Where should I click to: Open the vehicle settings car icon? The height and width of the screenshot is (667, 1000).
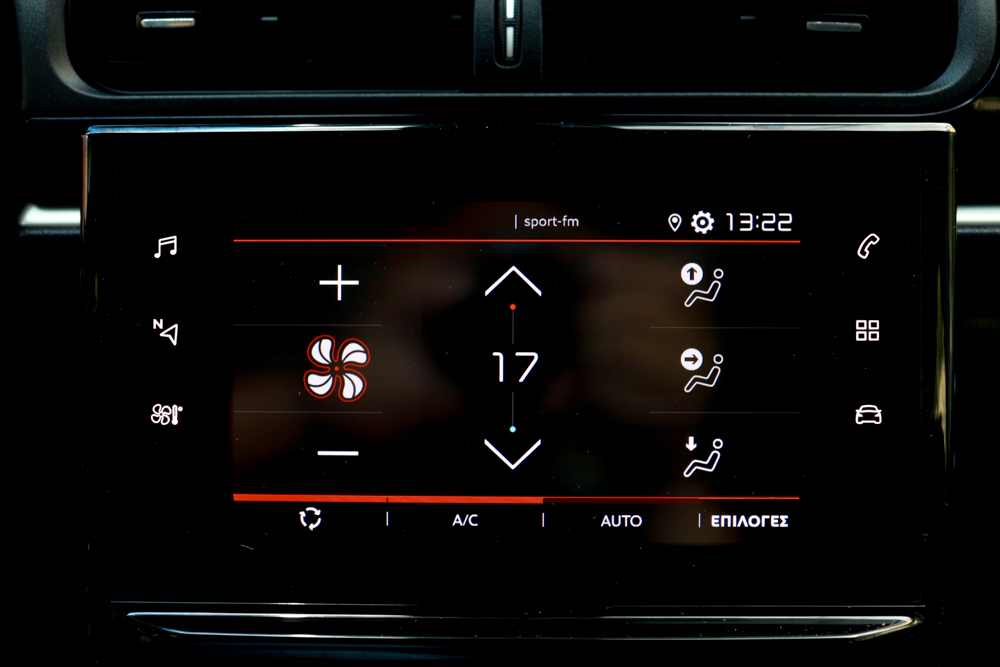[x=868, y=414]
